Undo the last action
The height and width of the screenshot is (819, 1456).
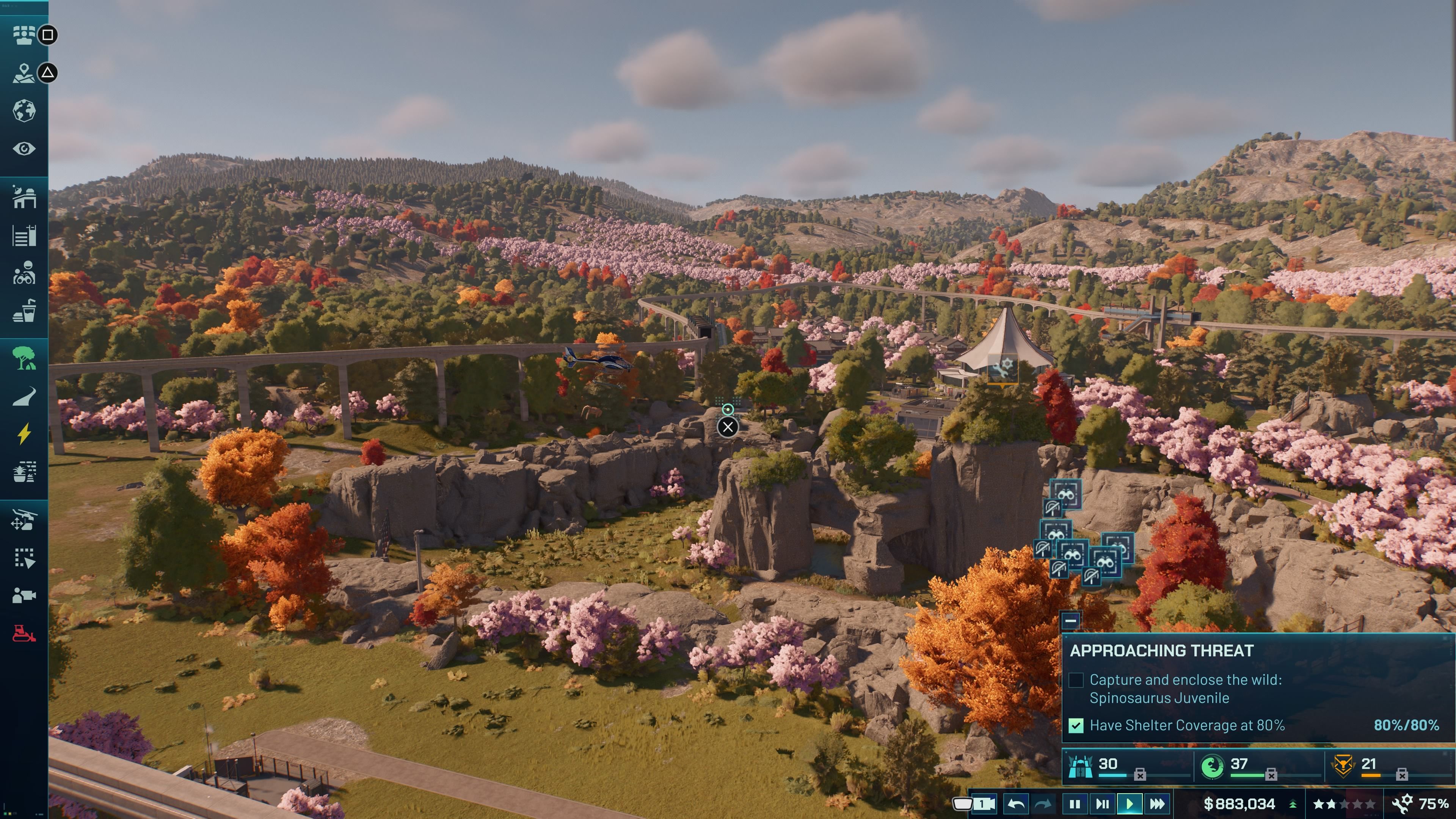coord(1016,804)
